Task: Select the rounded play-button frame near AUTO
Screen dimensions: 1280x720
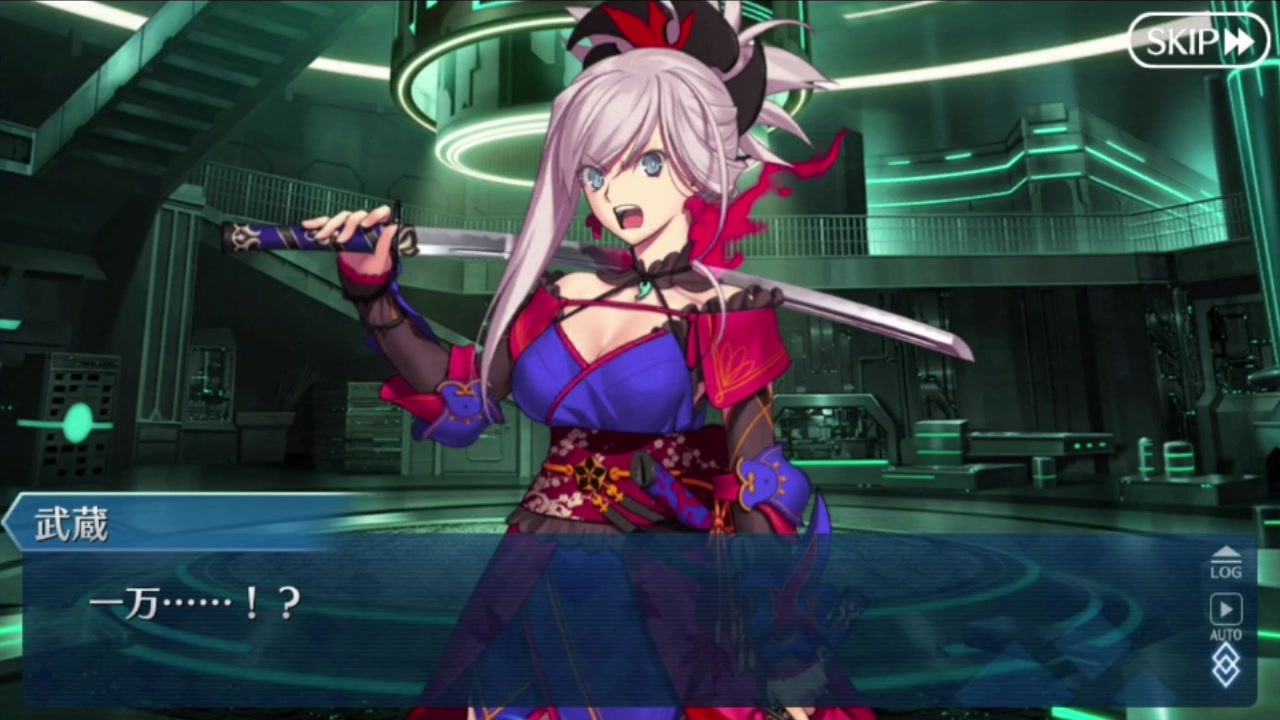Action: (1225, 607)
